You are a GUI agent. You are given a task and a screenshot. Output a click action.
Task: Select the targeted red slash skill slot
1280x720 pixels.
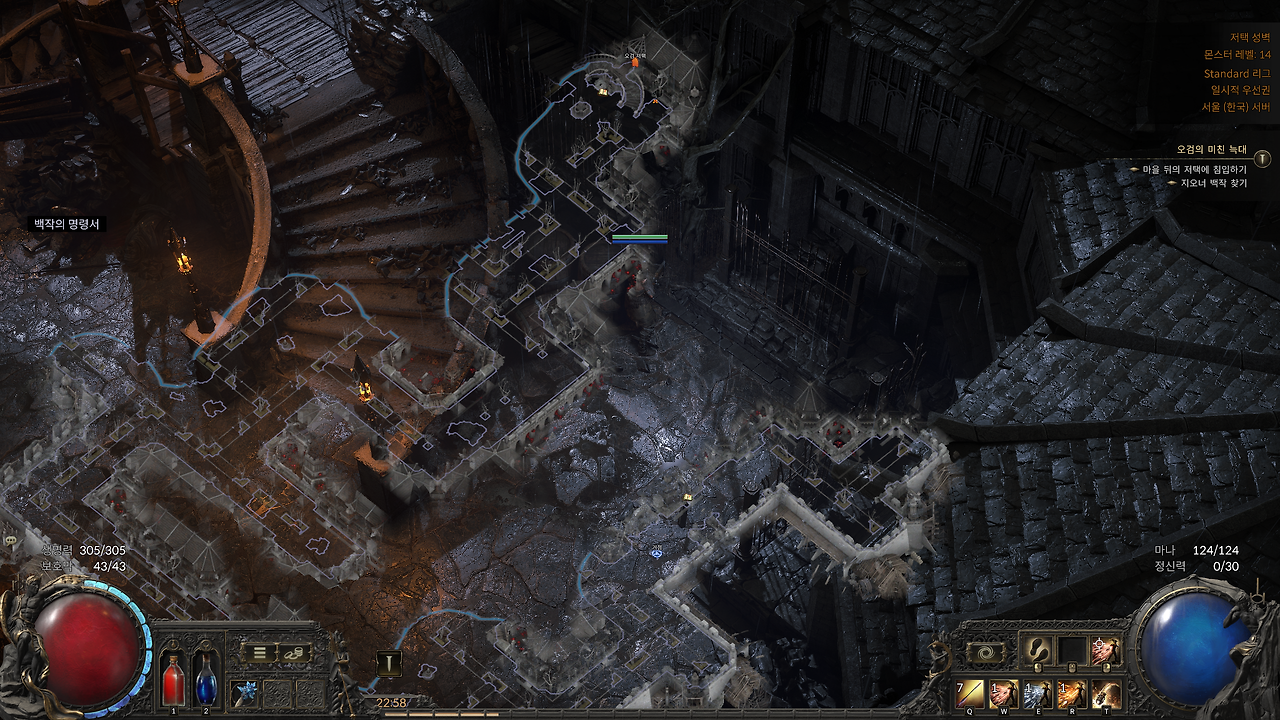pos(1105,650)
